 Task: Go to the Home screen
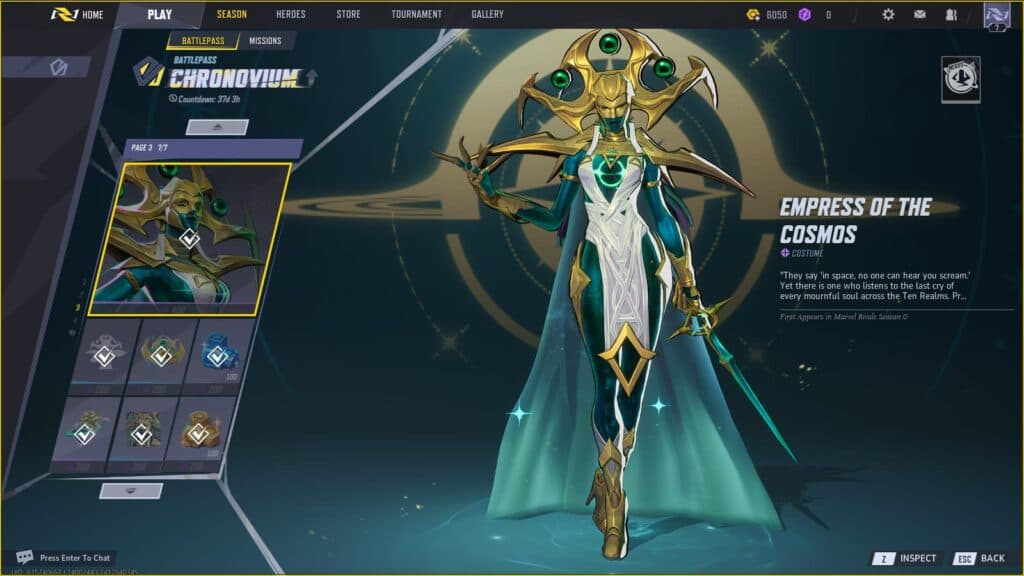pyautogui.click(x=78, y=15)
